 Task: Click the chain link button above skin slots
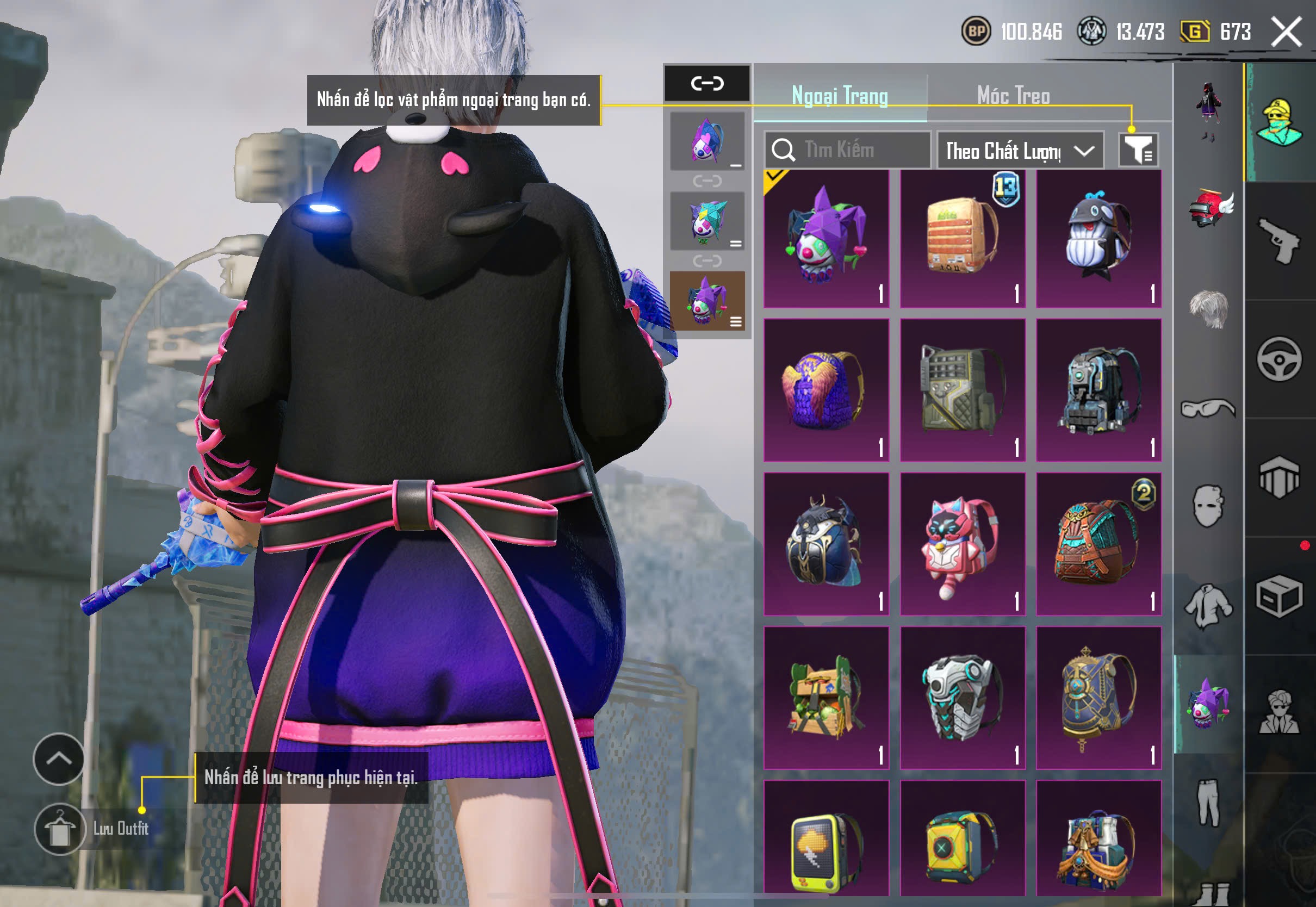707,84
